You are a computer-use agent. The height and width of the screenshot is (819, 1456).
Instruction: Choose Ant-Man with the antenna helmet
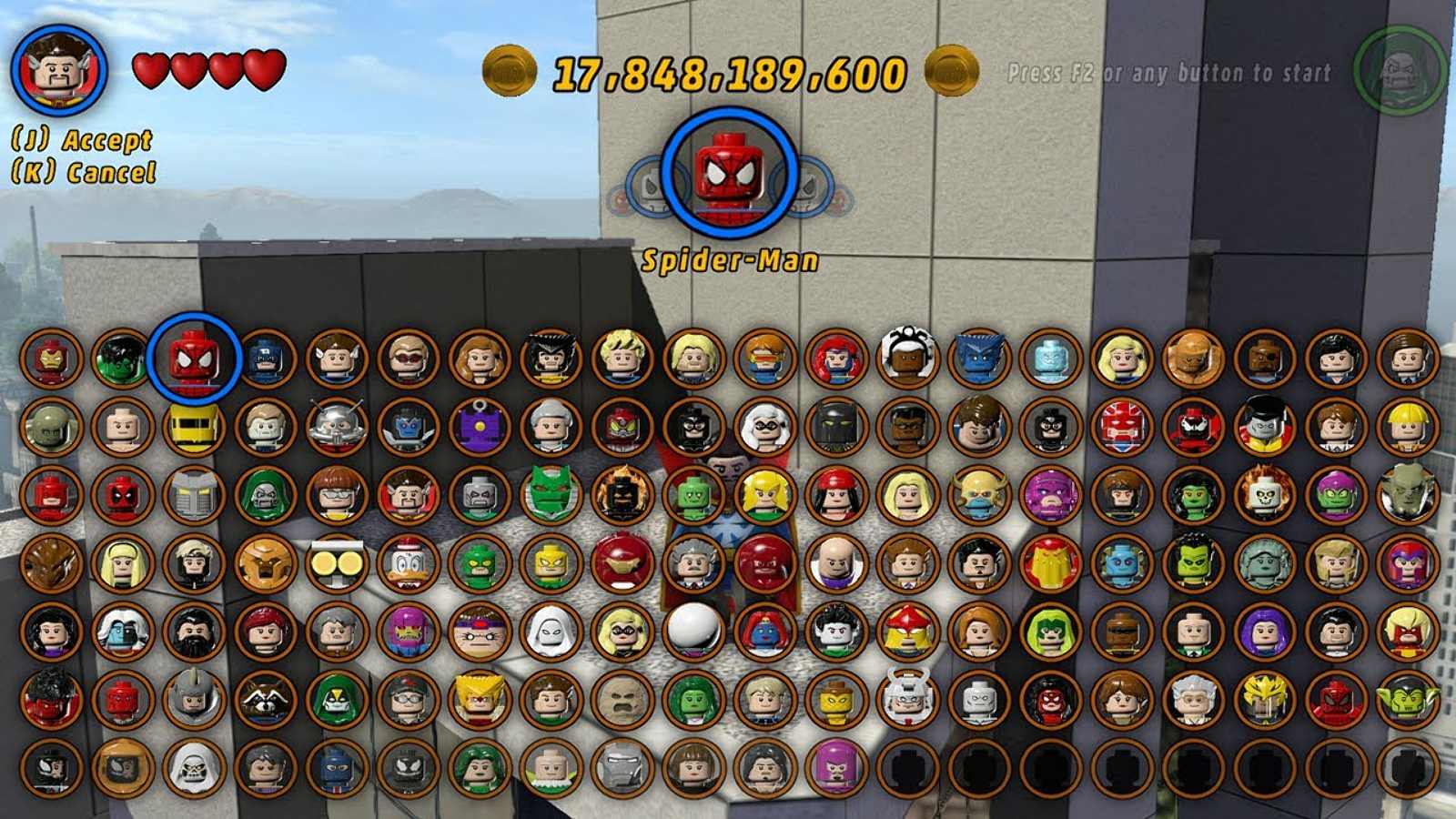coord(337,426)
